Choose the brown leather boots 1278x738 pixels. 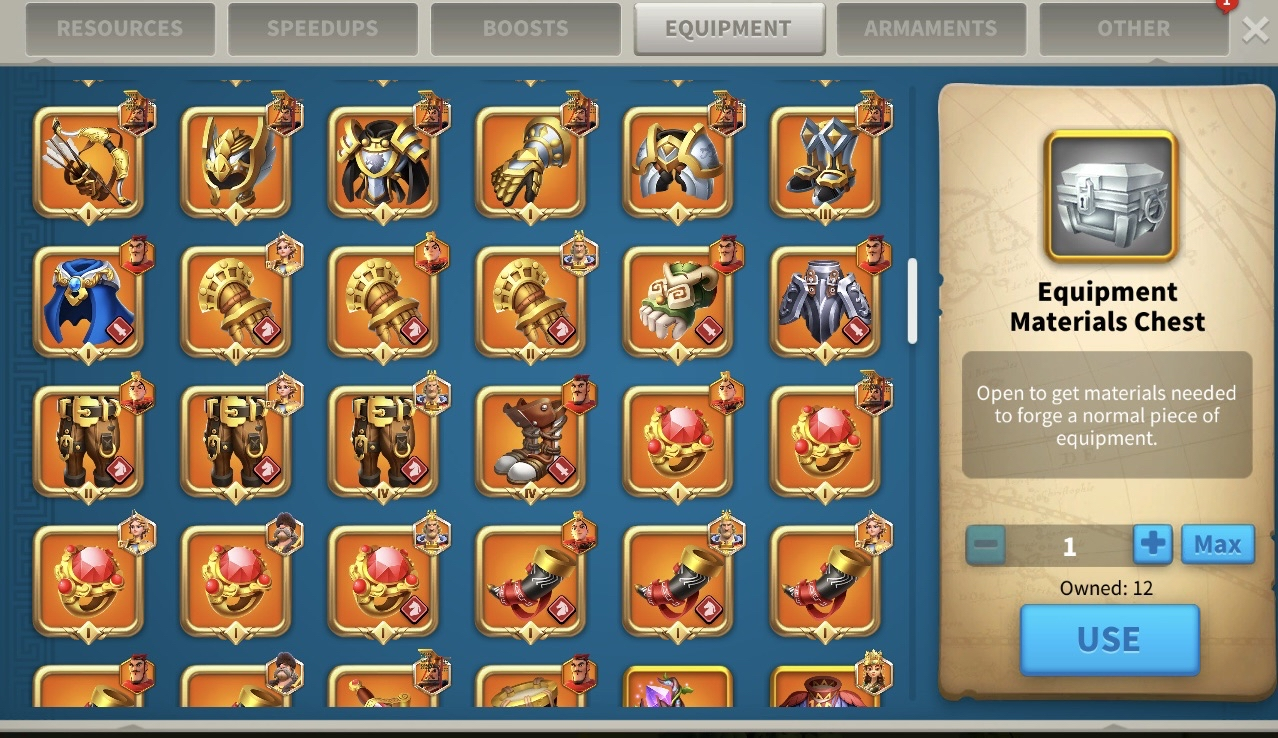[530, 442]
